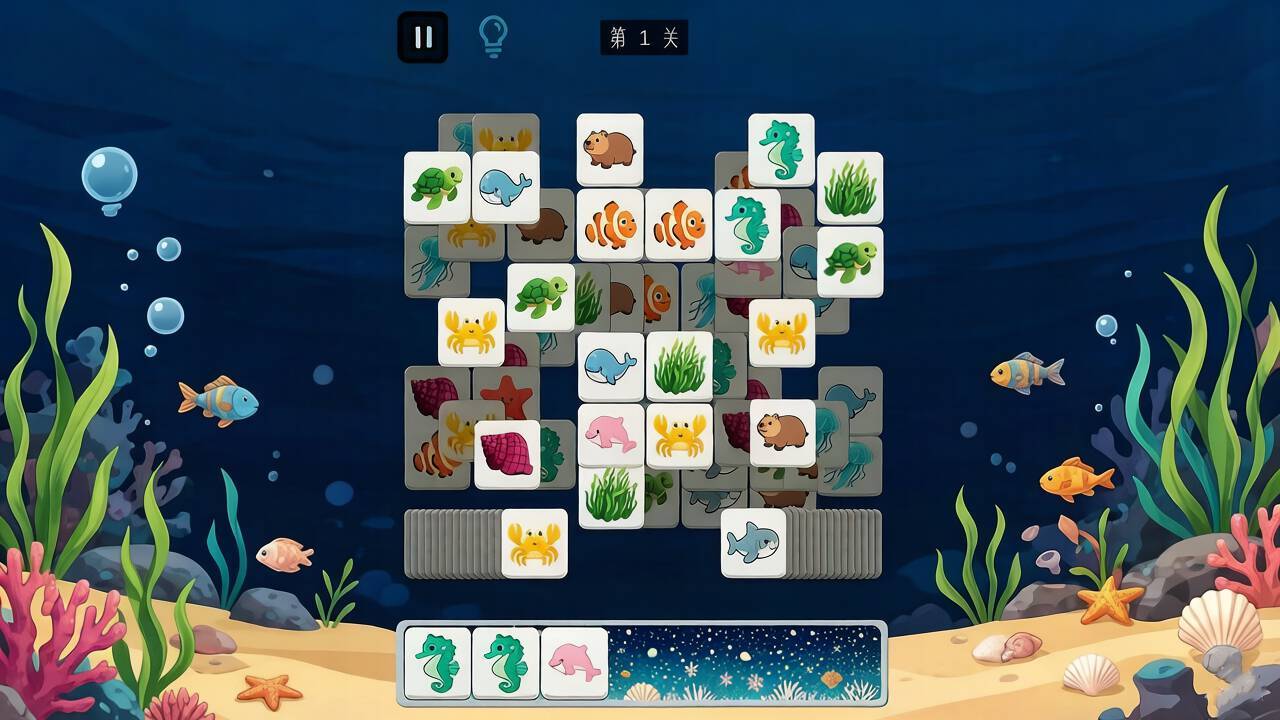The width and height of the screenshot is (1280, 720).
Task: Select the pink dolphin tile on the board
Action: click(x=611, y=435)
